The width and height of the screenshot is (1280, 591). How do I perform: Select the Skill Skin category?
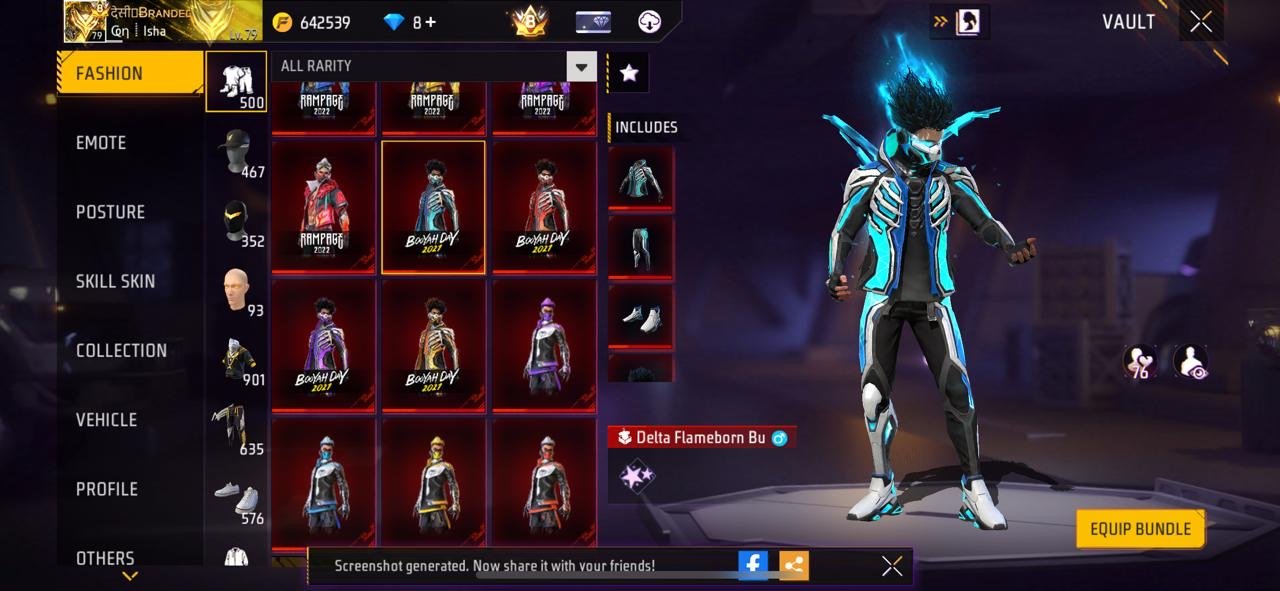pyautogui.click(x=115, y=281)
